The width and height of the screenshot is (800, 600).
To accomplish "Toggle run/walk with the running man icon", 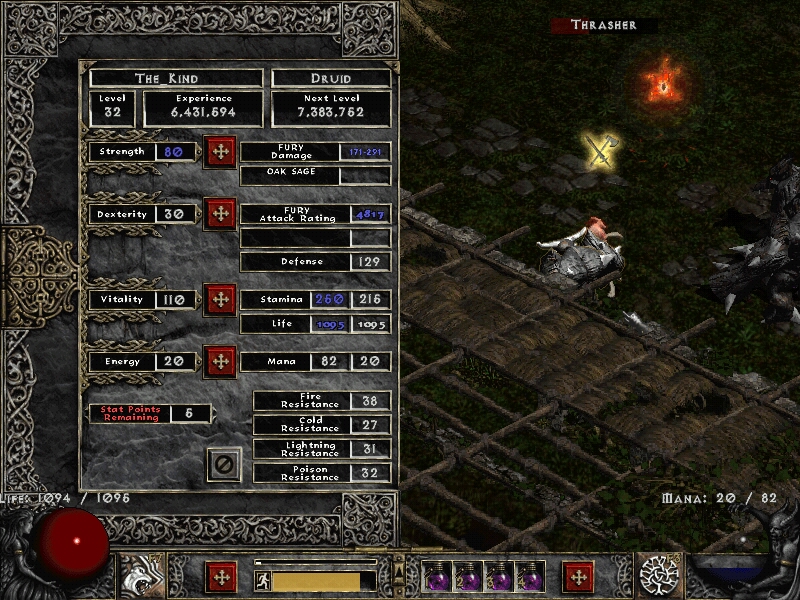I will point(262,580).
